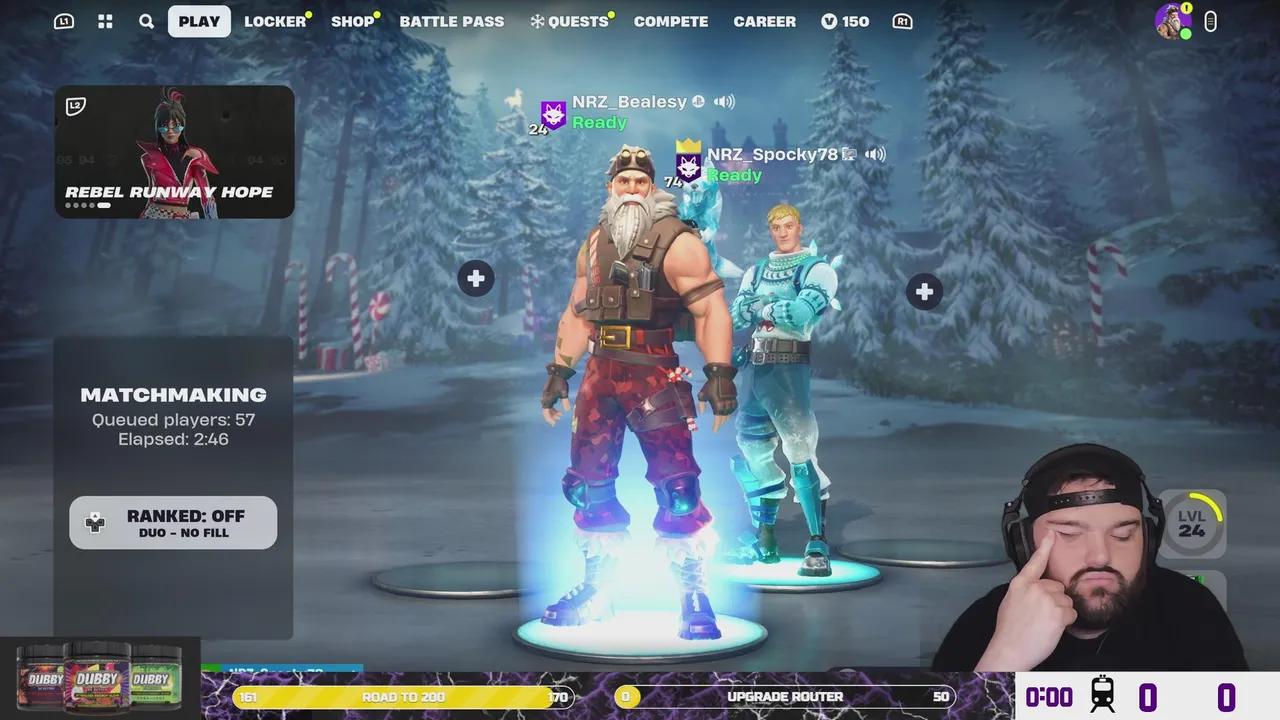Open the main menu grid icon

105,20
